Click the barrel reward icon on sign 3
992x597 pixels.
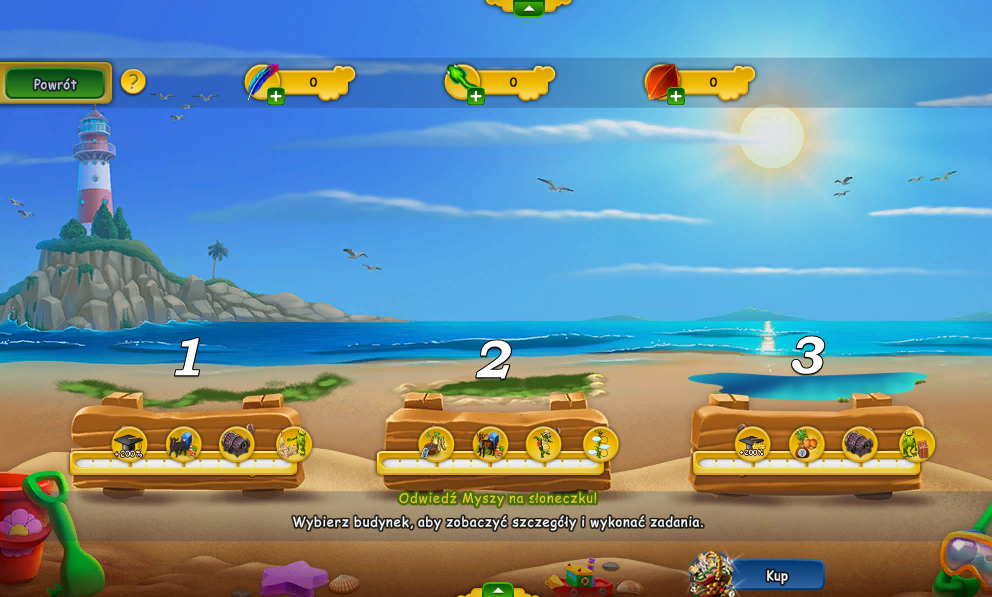click(x=860, y=444)
